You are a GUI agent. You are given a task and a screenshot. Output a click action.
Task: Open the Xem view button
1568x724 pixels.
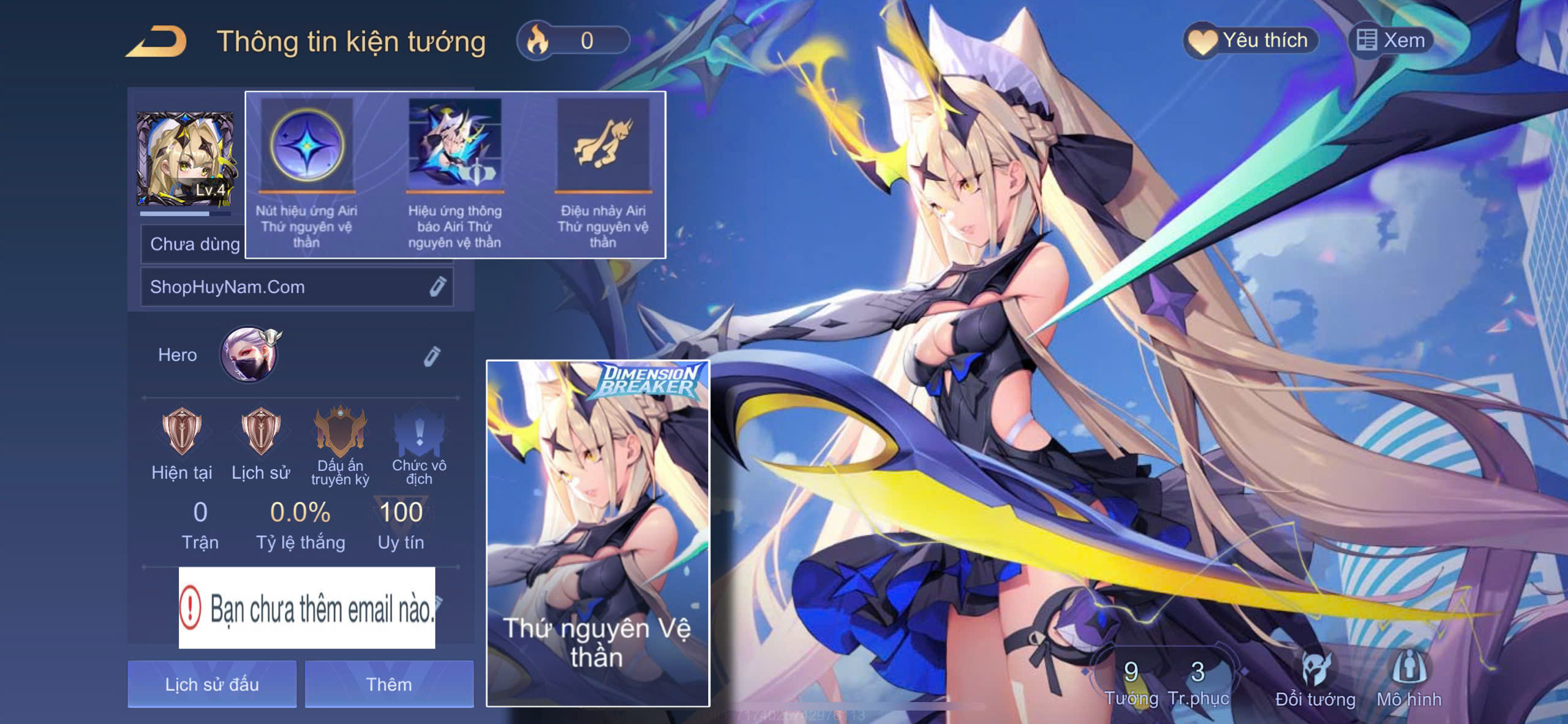pyautogui.click(x=1390, y=41)
